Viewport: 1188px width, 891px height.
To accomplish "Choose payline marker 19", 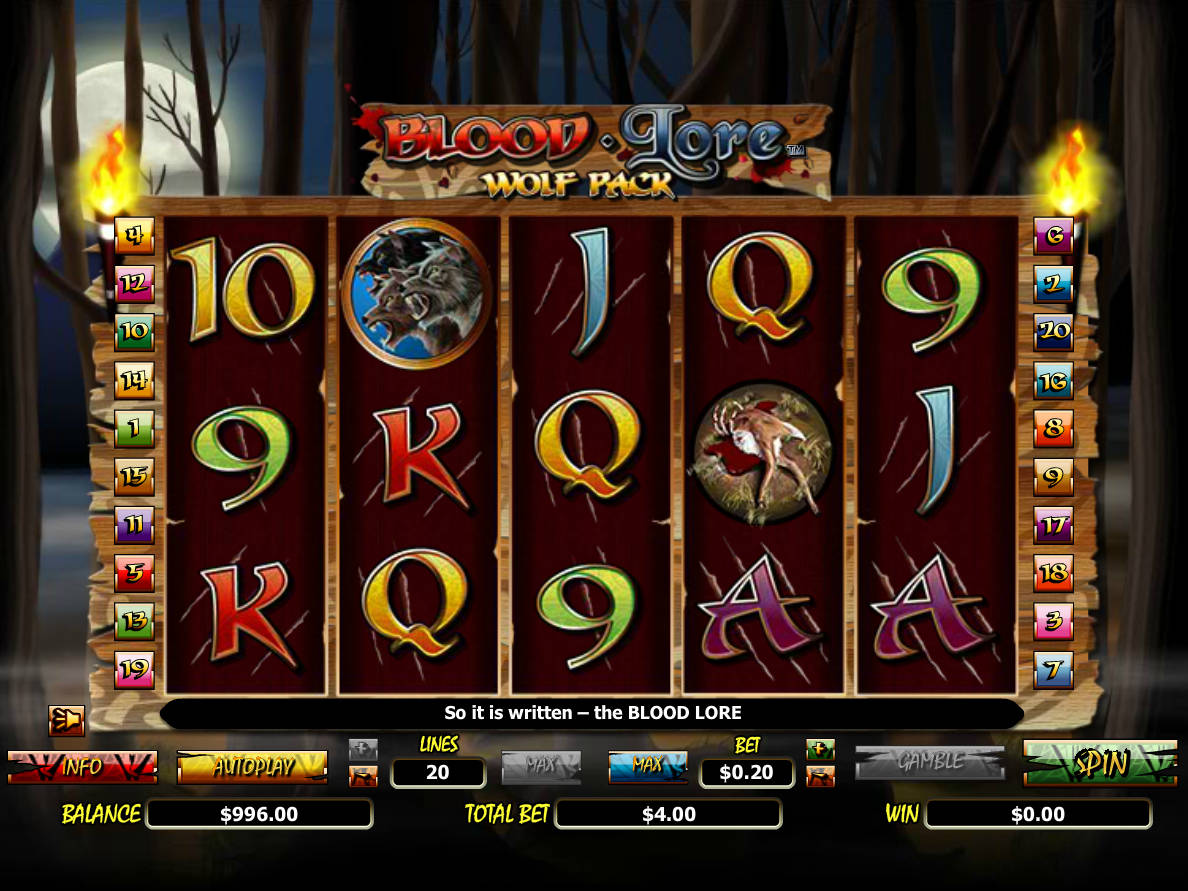I will pyautogui.click(x=134, y=669).
